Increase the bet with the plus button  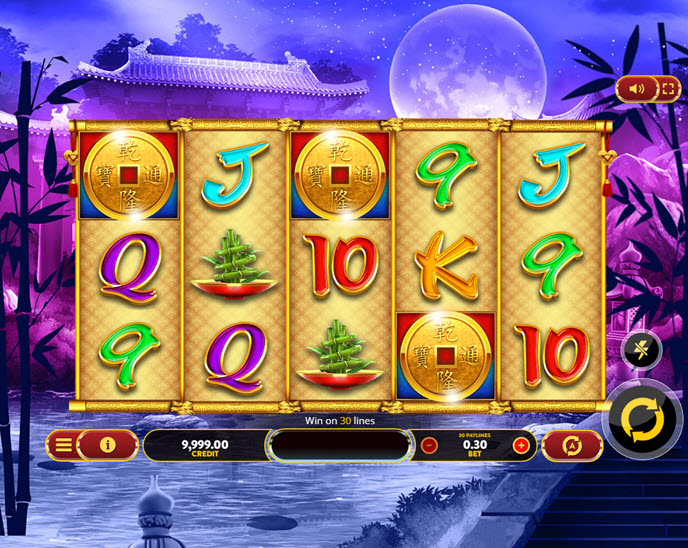521,446
